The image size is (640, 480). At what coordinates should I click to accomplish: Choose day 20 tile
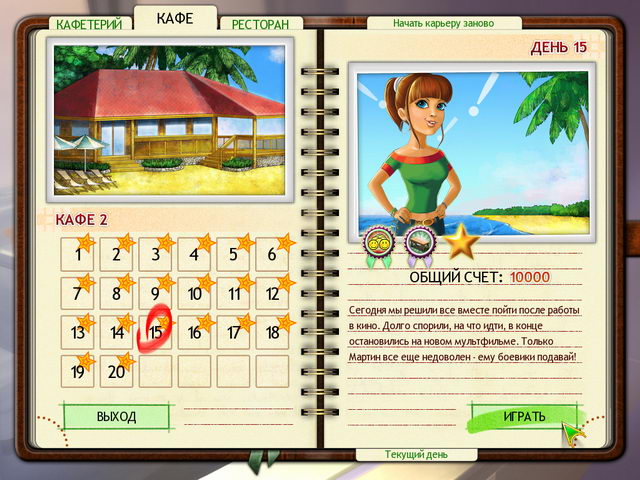click(117, 372)
